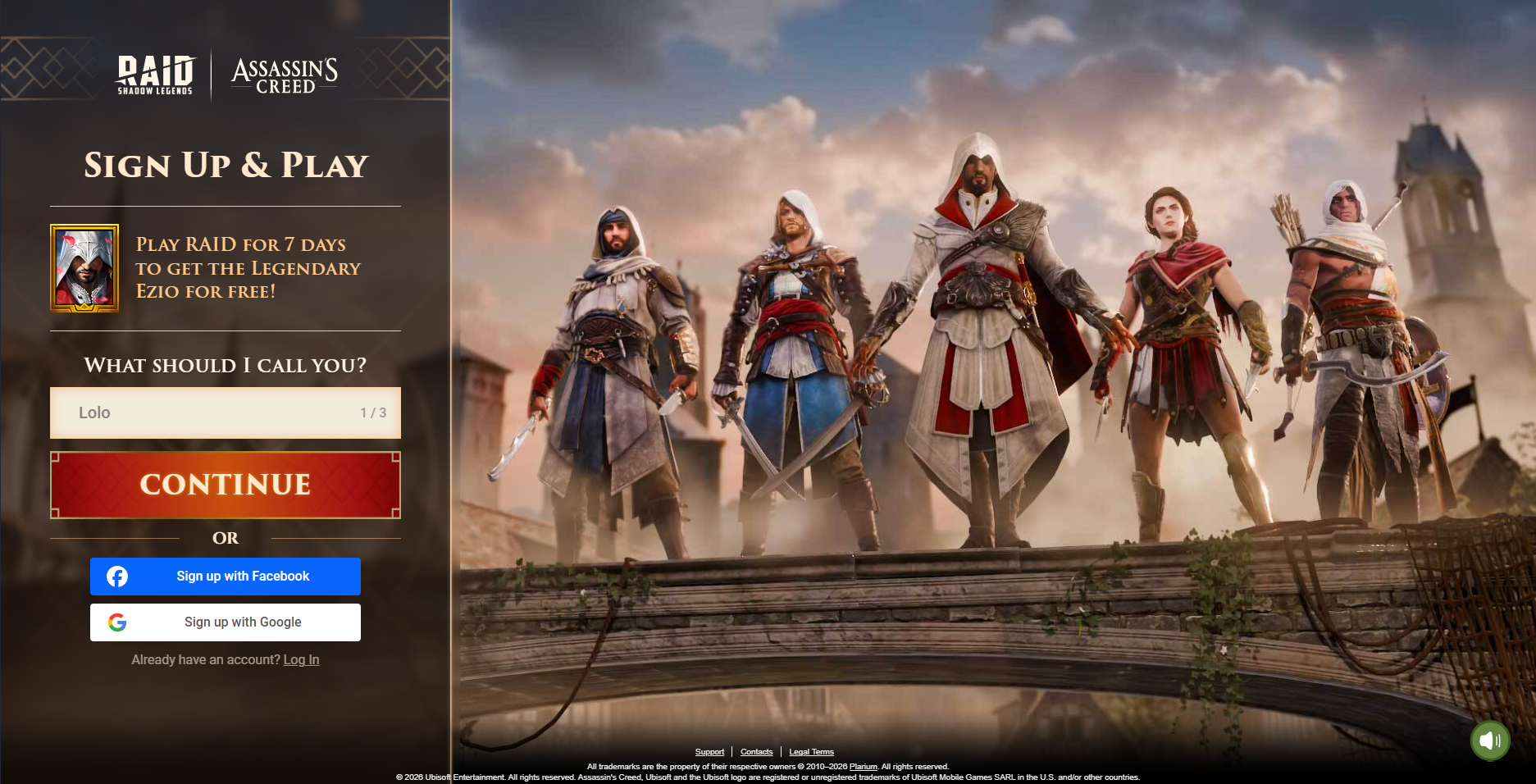The image size is (1536, 784).
Task: Click the Ezio champion portrait
Action: tap(84, 268)
